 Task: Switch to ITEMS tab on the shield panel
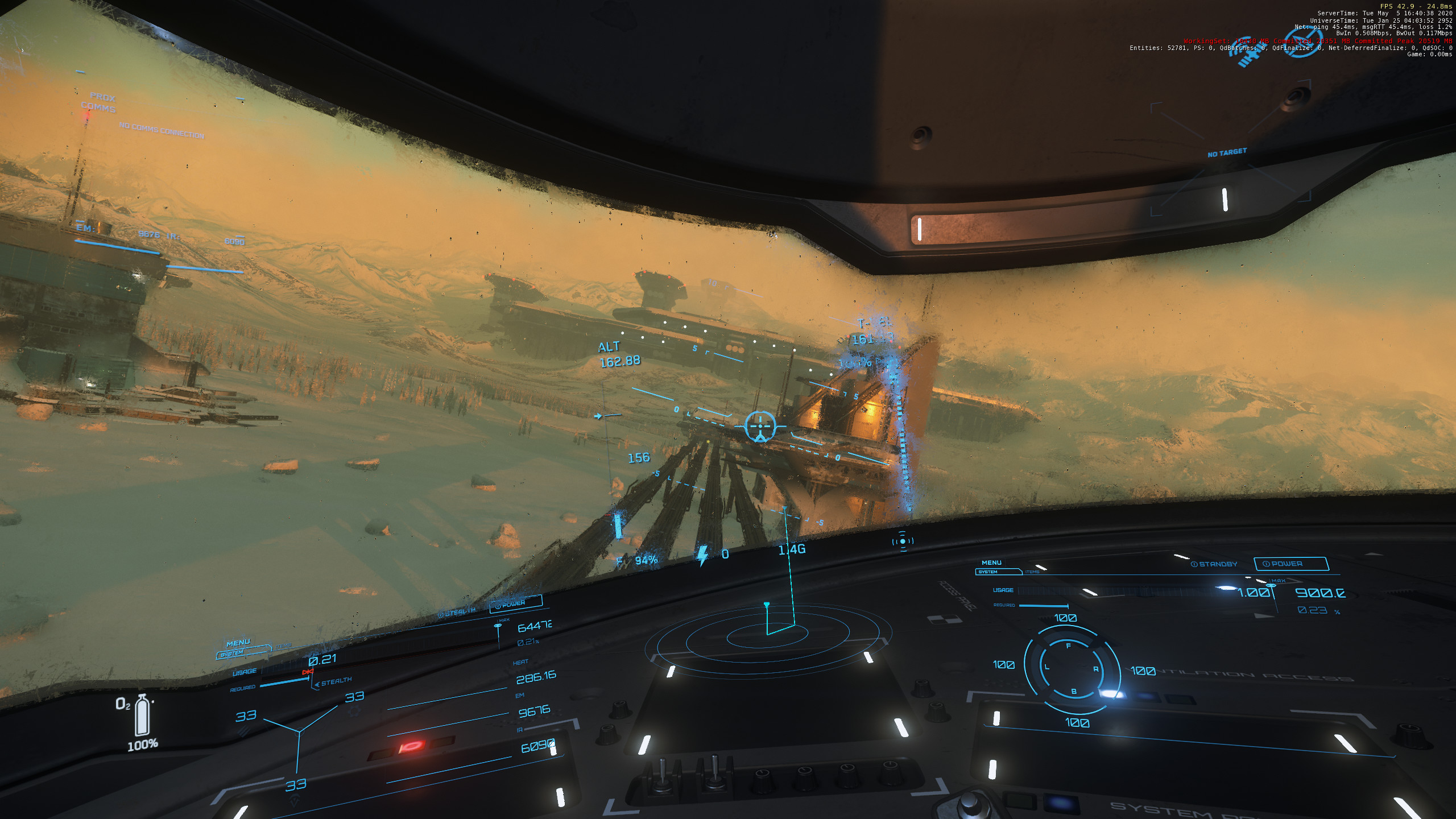click(x=1032, y=572)
